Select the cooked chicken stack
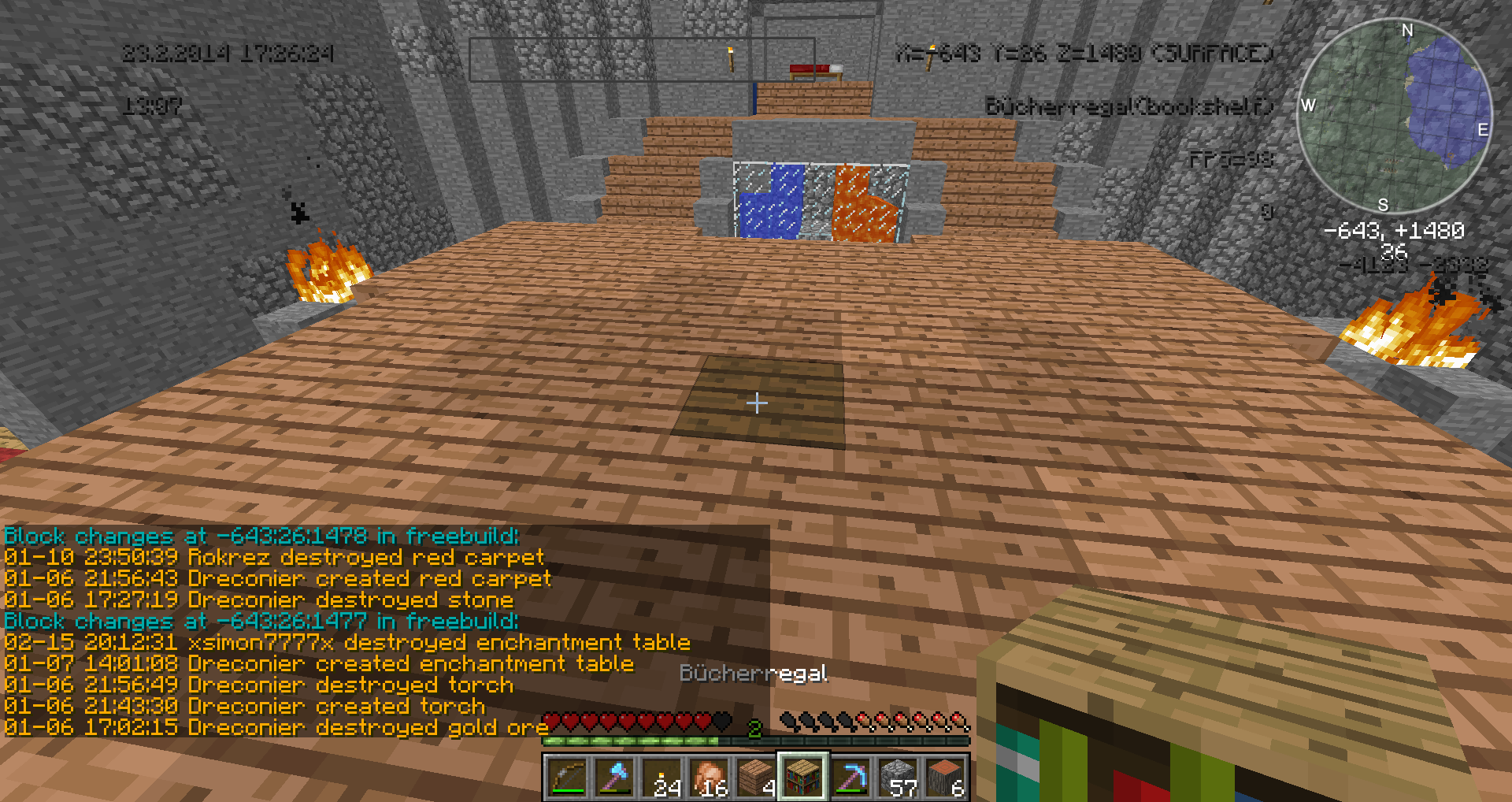 [709, 777]
